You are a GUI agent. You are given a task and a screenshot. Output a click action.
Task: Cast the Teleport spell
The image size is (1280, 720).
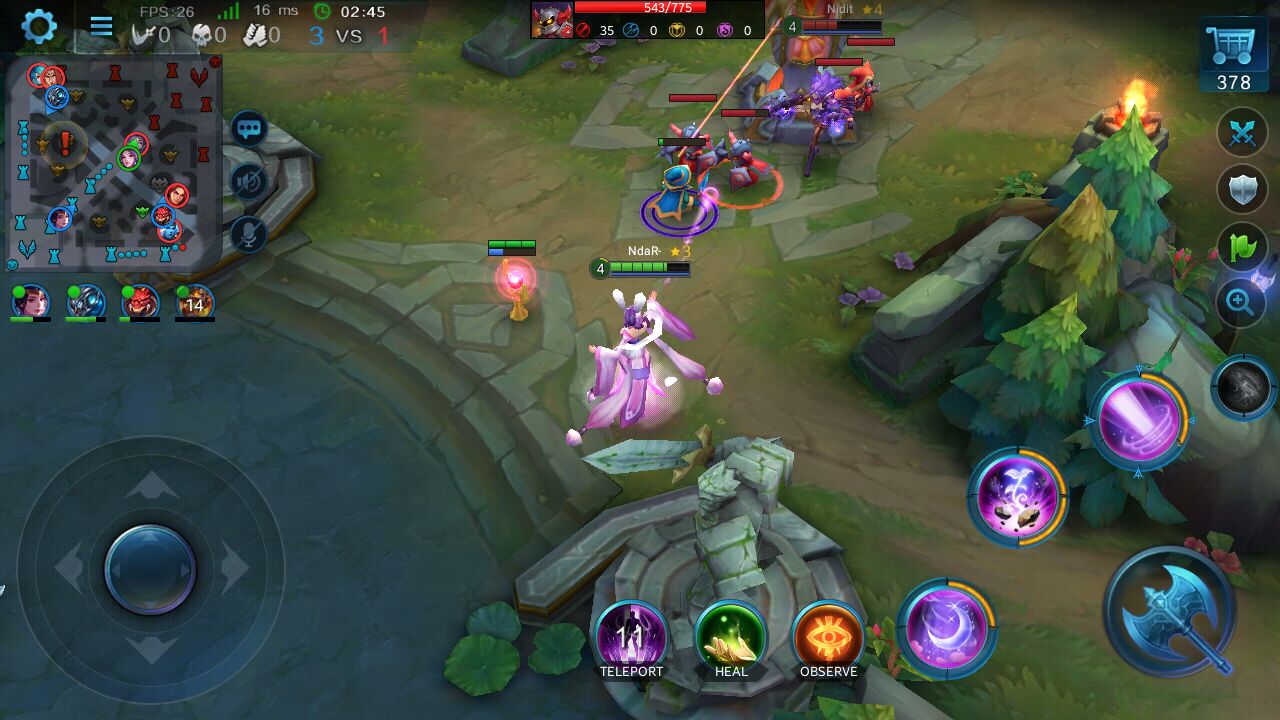(631, 635)
